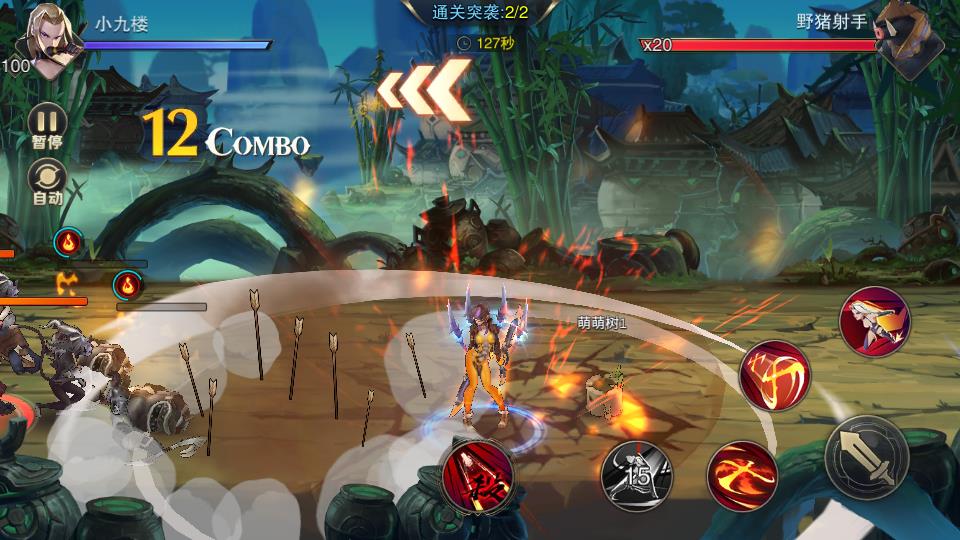Cast the red 杀 ultimate skill

478,473
